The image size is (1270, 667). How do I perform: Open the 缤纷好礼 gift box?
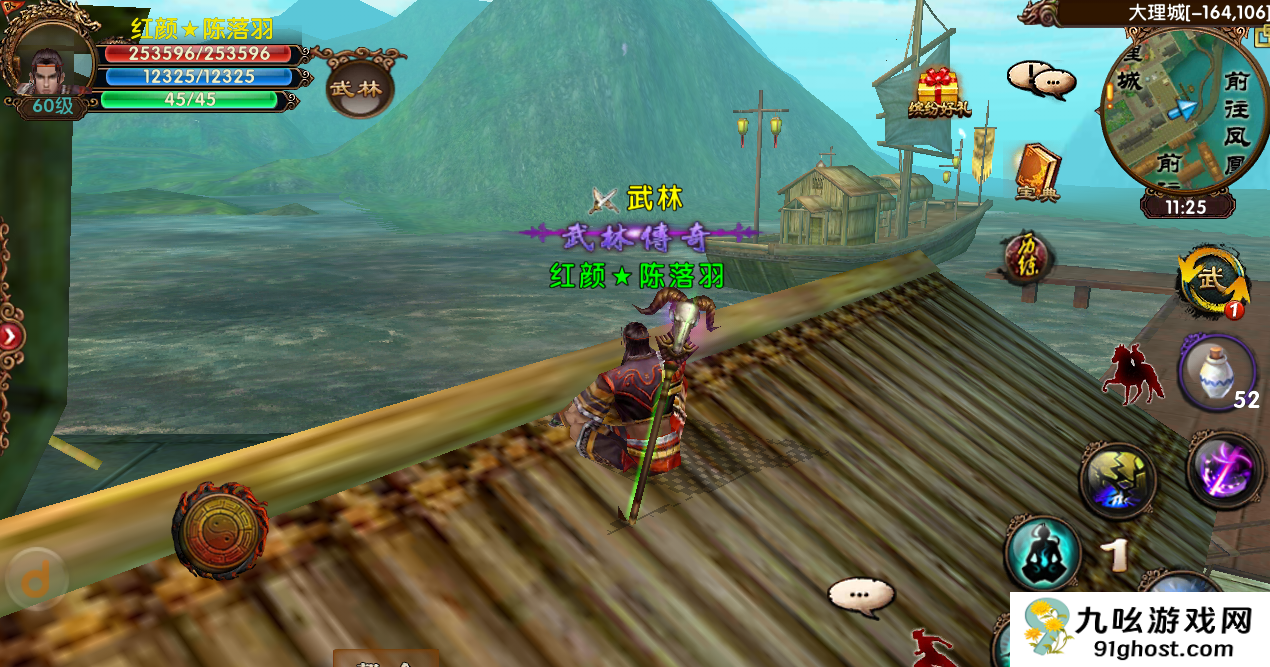938,92
